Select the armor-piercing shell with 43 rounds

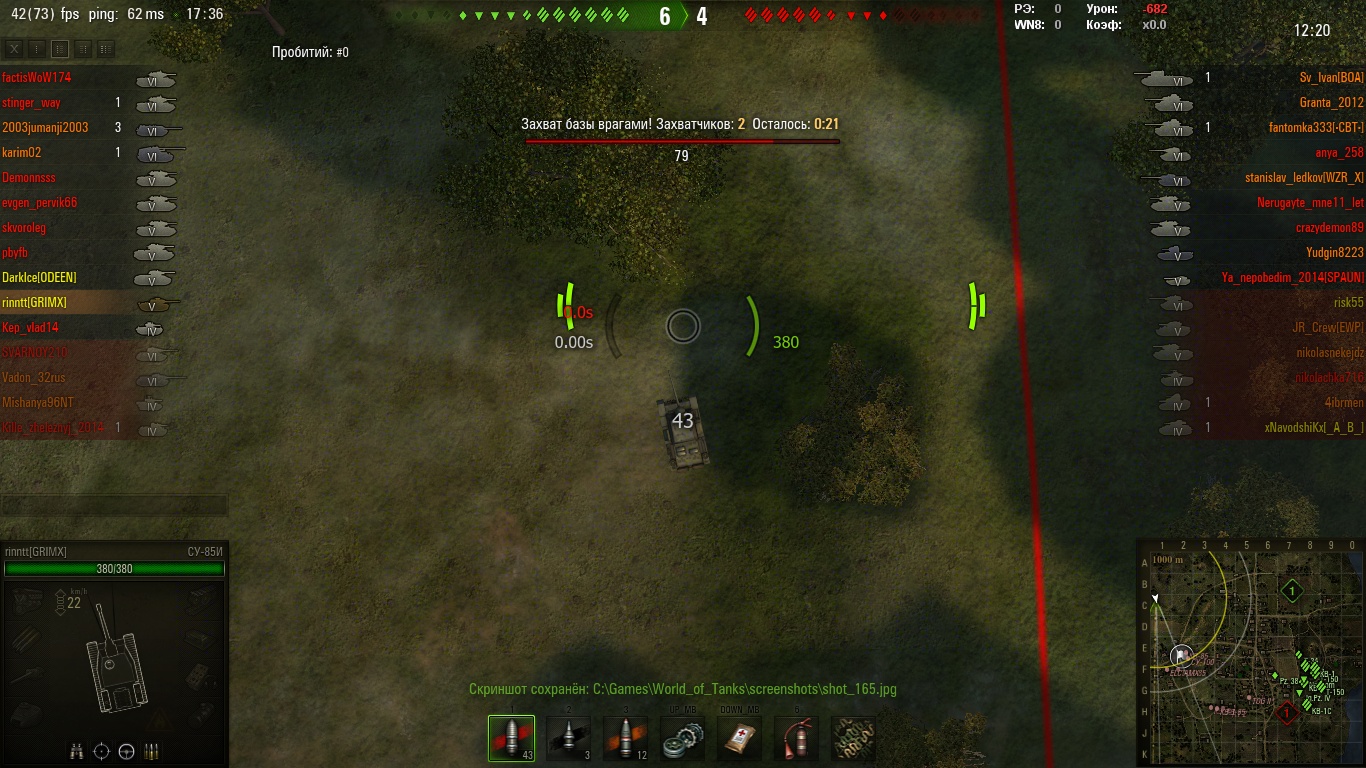pos(511,739)
